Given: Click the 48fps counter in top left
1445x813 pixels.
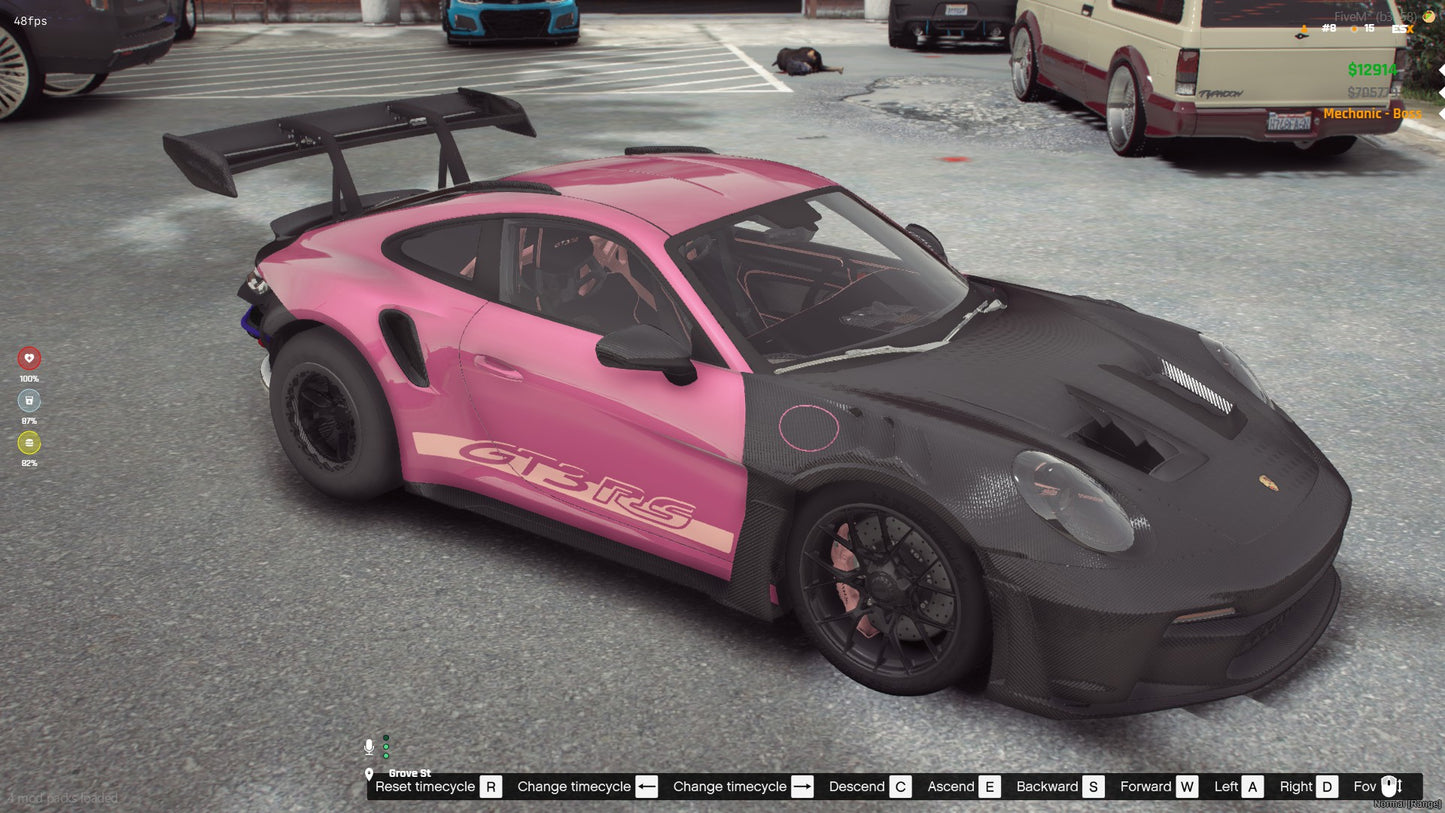Looking at the screenshot, I should [x=32, y=20].
